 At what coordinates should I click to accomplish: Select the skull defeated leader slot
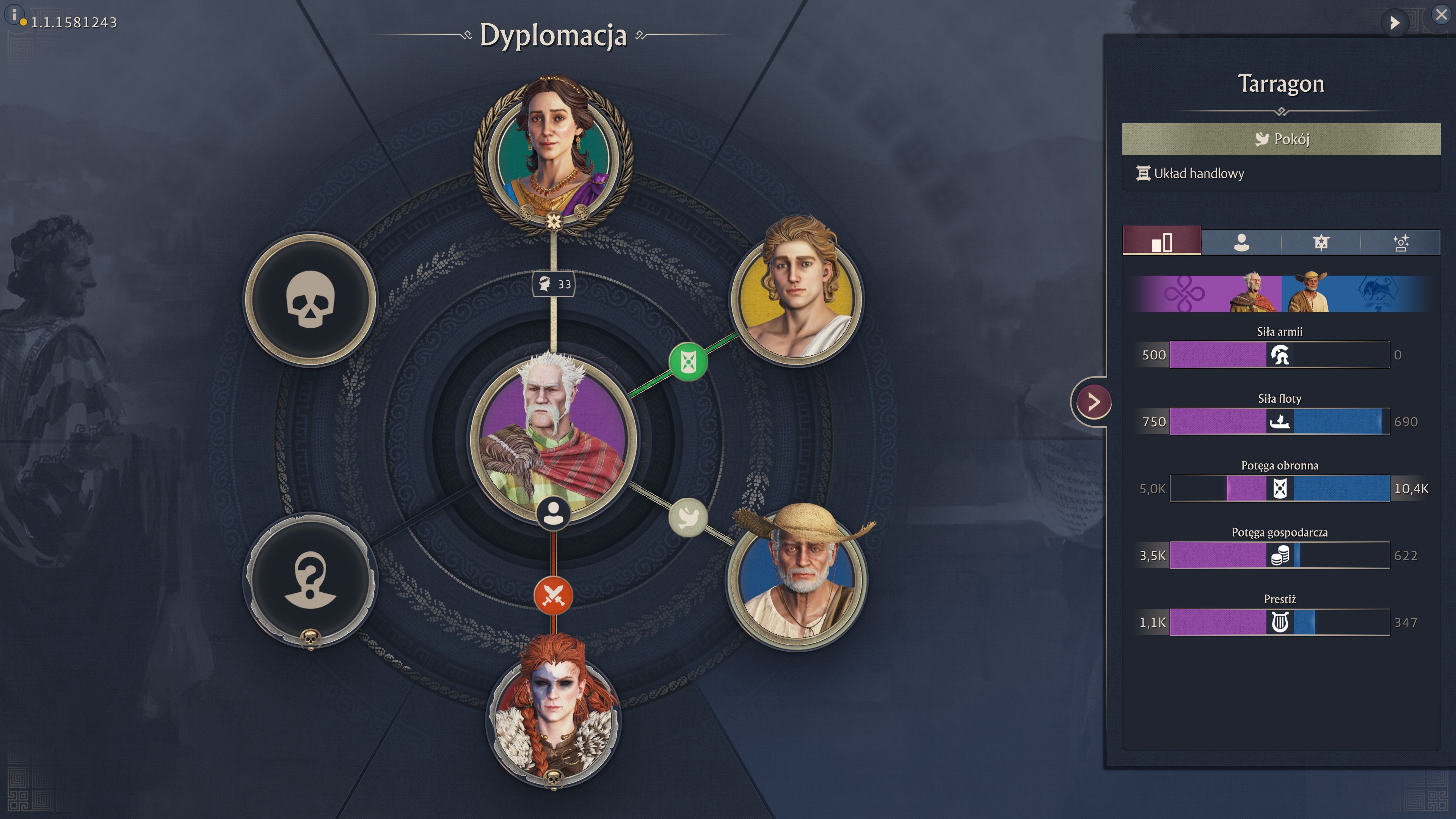[310, 299]
